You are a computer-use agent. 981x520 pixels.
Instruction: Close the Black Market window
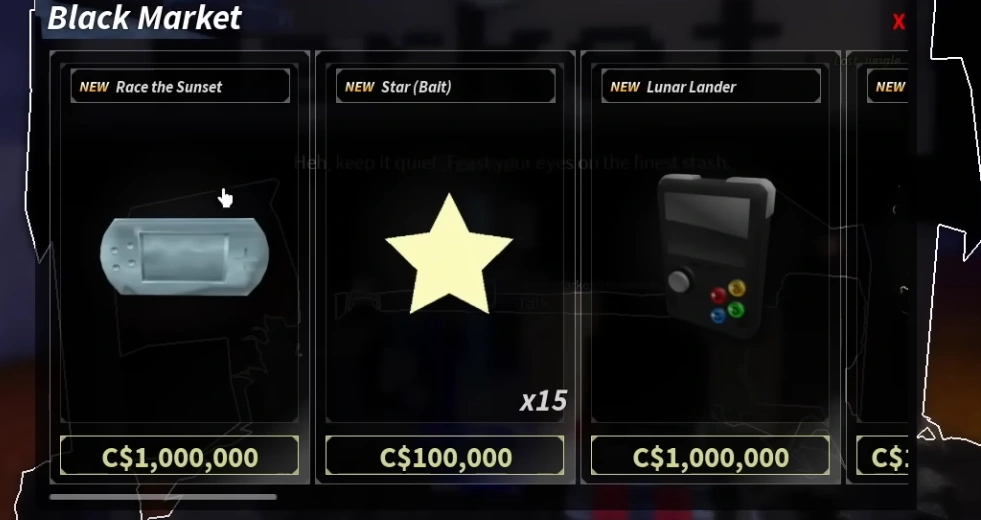898,22
